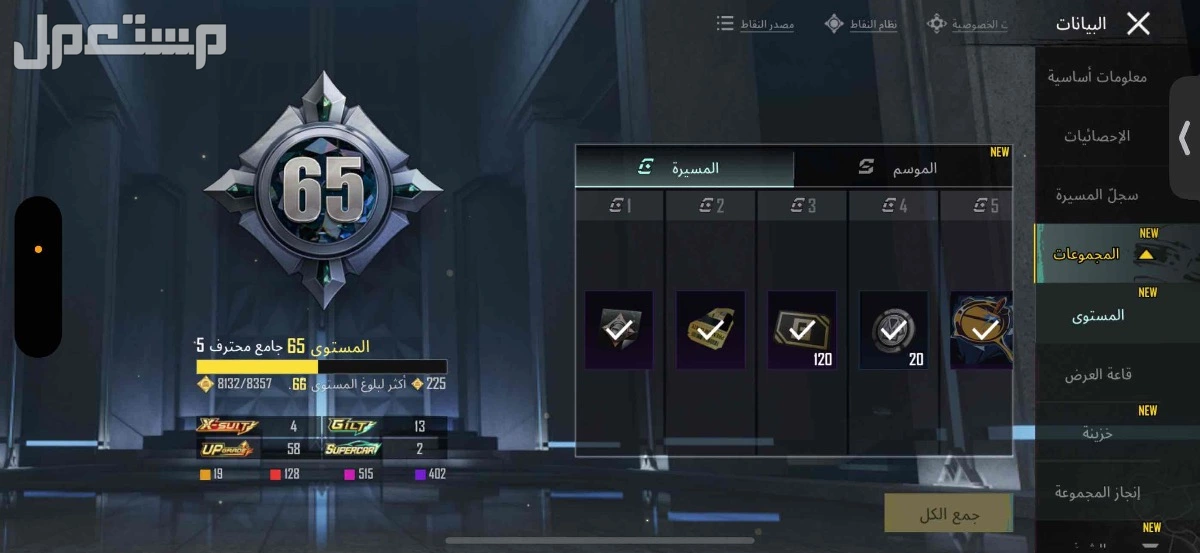Open سجل المسيرة in the side menu
The image size is (1200, 553).
point(1096,195)
